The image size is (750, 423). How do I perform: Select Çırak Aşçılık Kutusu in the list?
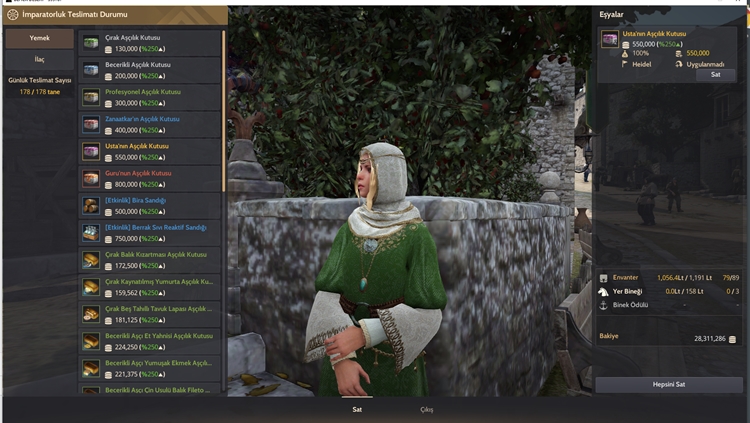150,42
